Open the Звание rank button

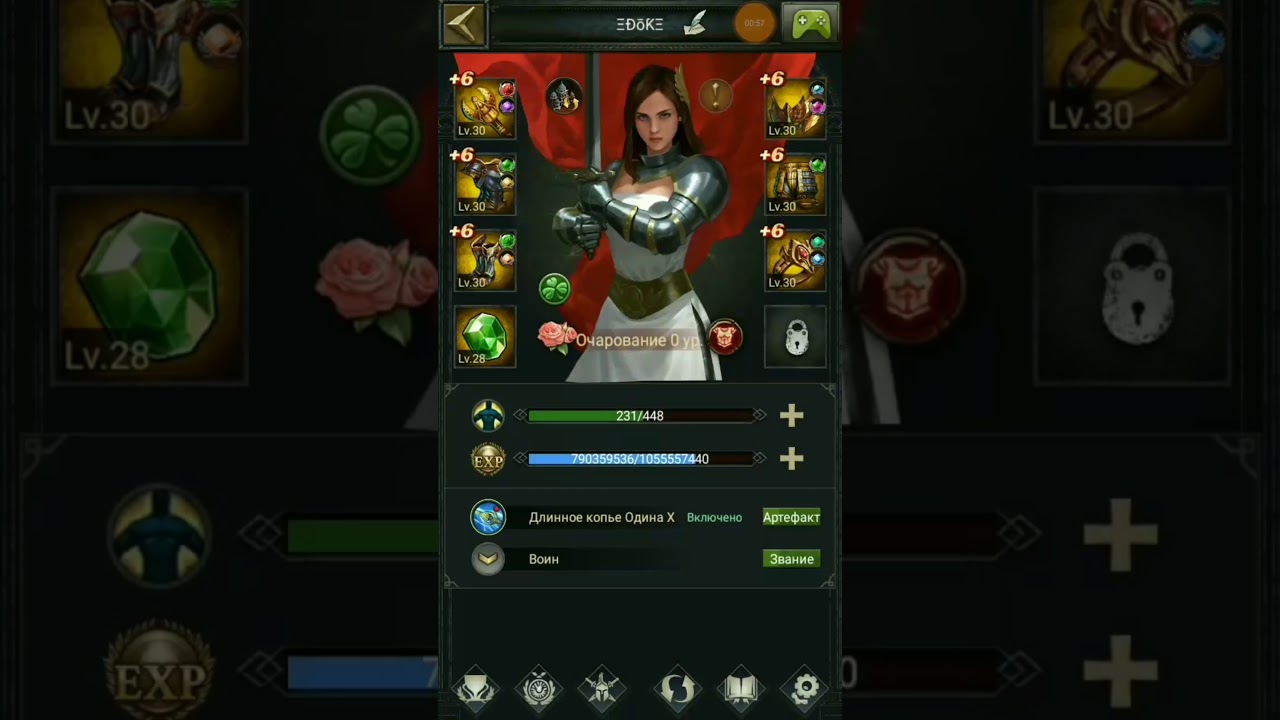click(x=791, y=559)
